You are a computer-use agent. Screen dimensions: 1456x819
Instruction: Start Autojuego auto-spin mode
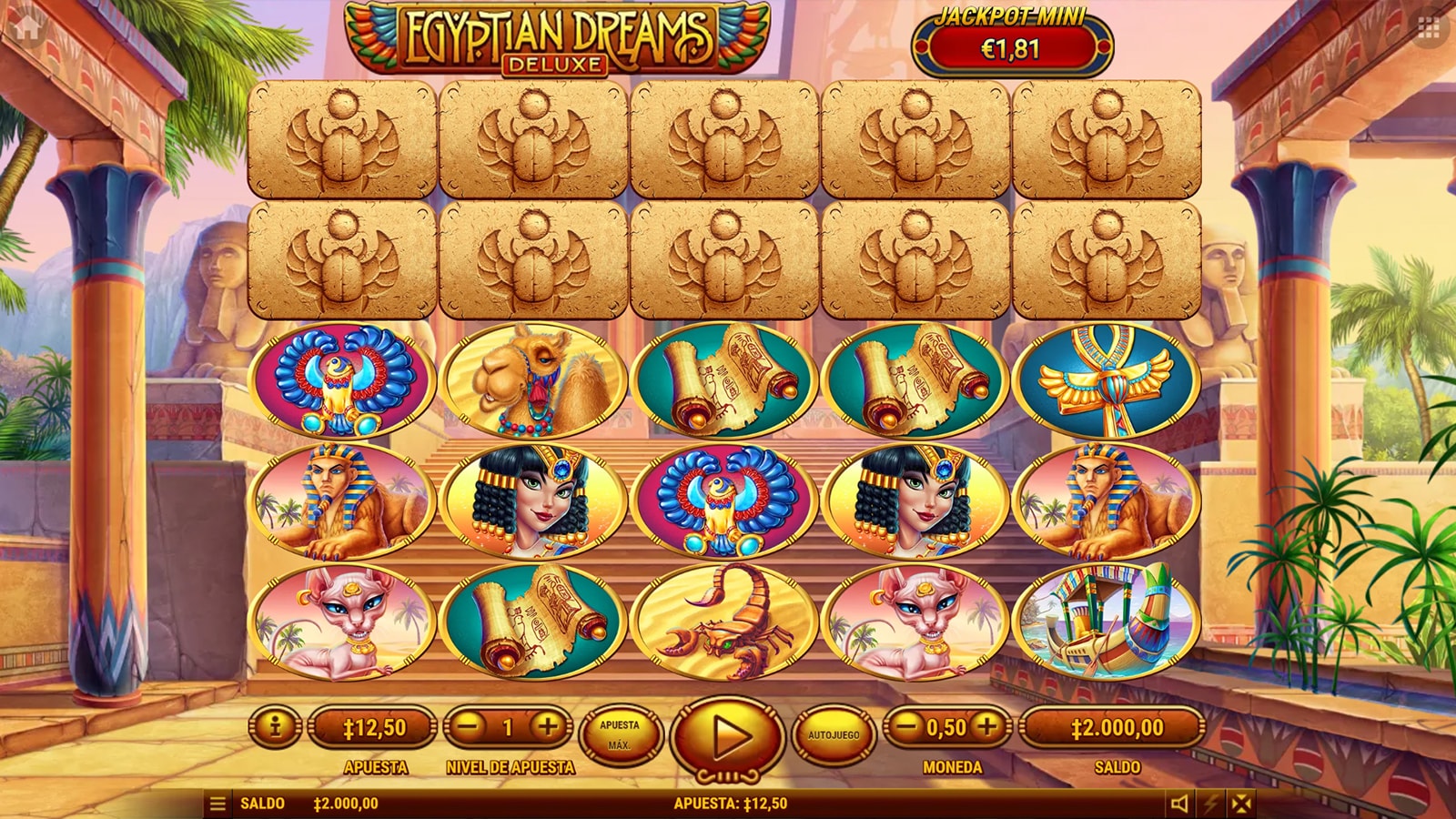834,734
